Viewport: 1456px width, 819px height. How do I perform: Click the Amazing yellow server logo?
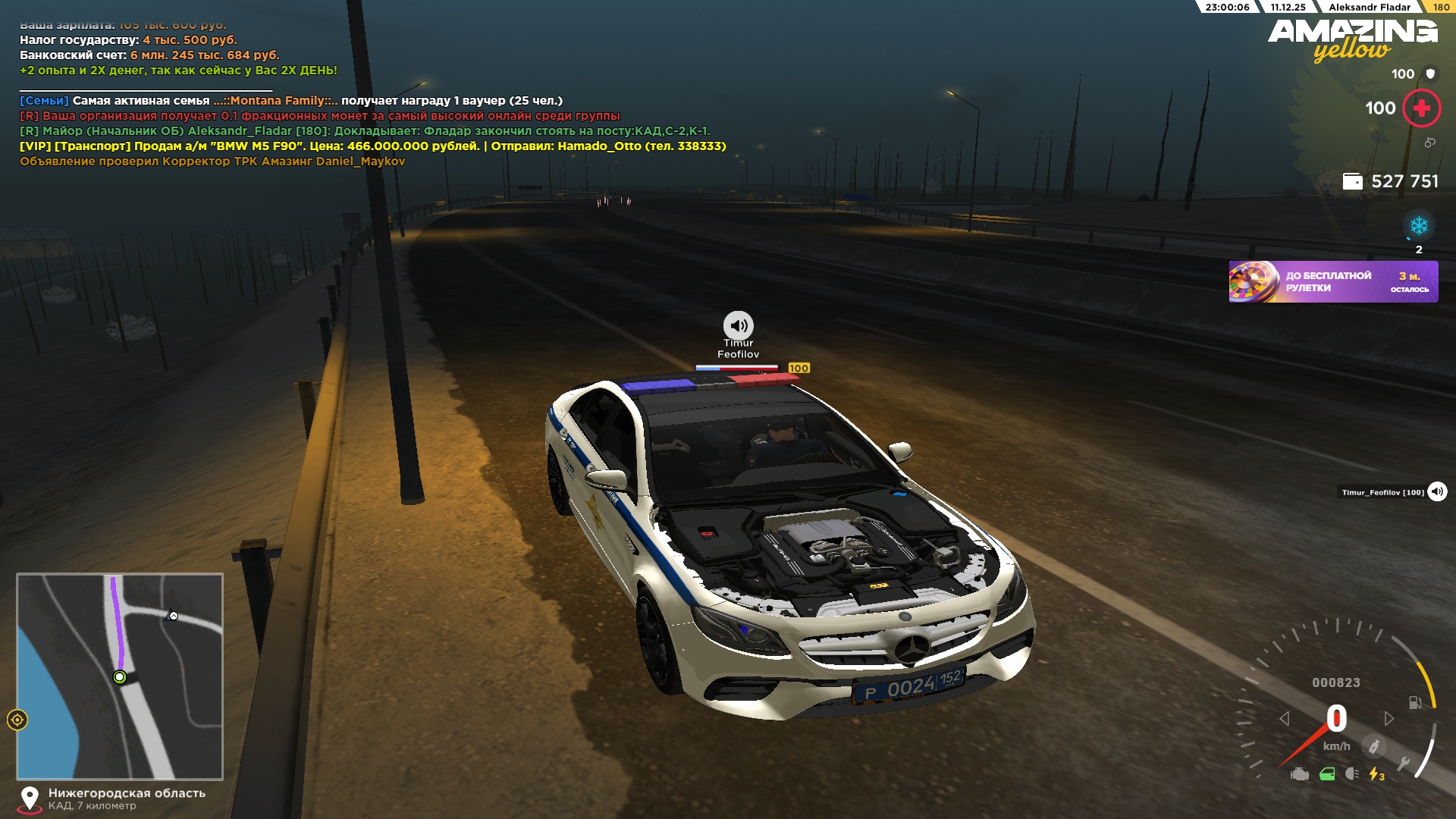tap(1352, 39)
